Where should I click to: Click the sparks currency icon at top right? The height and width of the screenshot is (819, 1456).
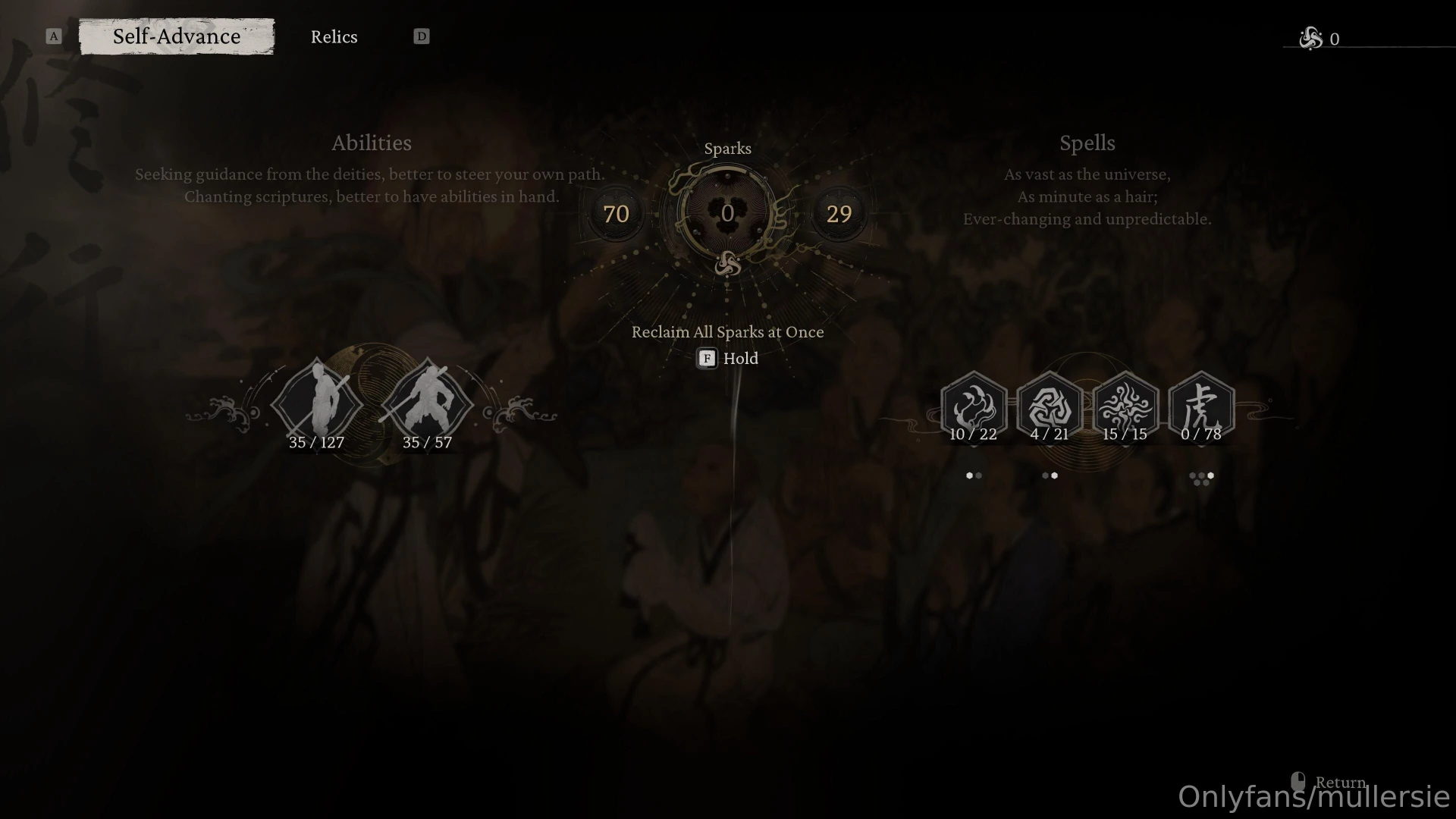[x=1311, y=38]
